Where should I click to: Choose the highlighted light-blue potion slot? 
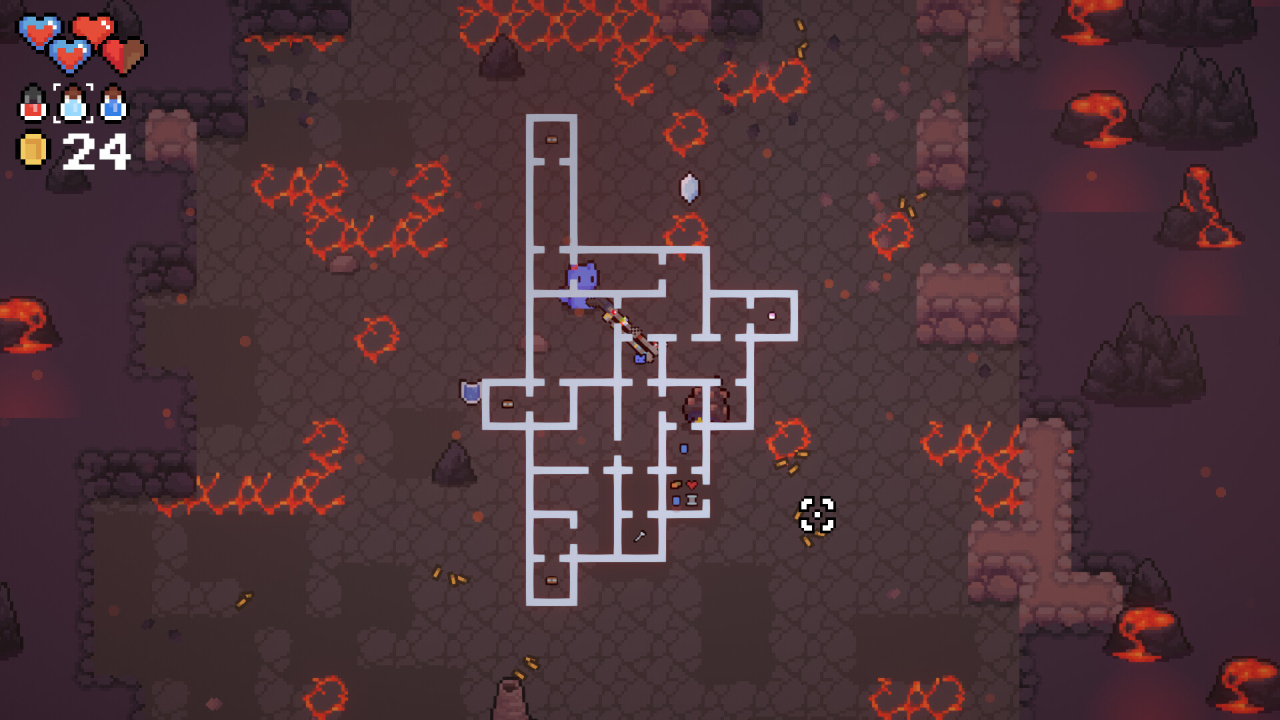pyautogui.click(x=73, y=103)
